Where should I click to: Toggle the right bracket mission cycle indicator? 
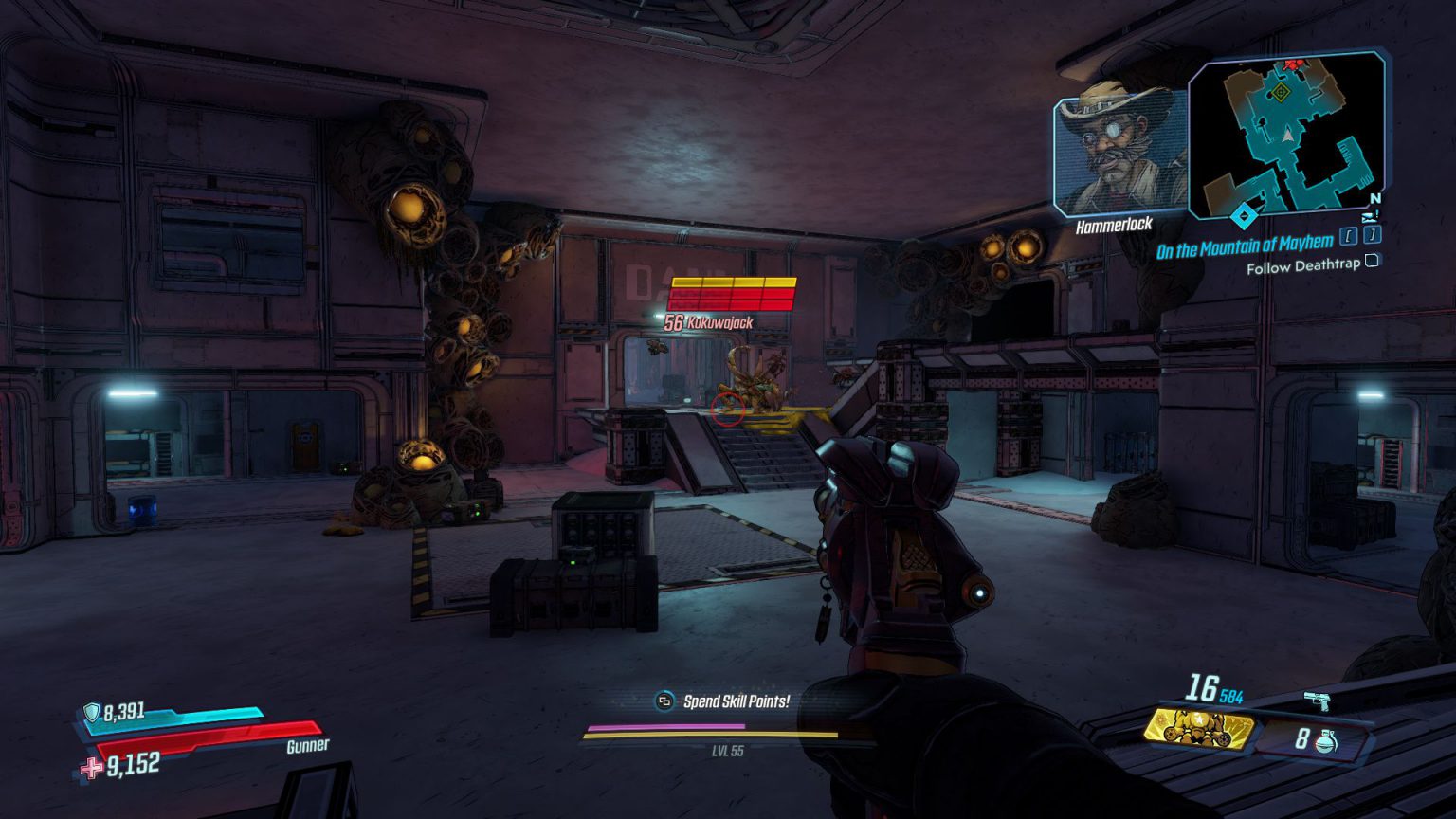(x=1371, y=237)
